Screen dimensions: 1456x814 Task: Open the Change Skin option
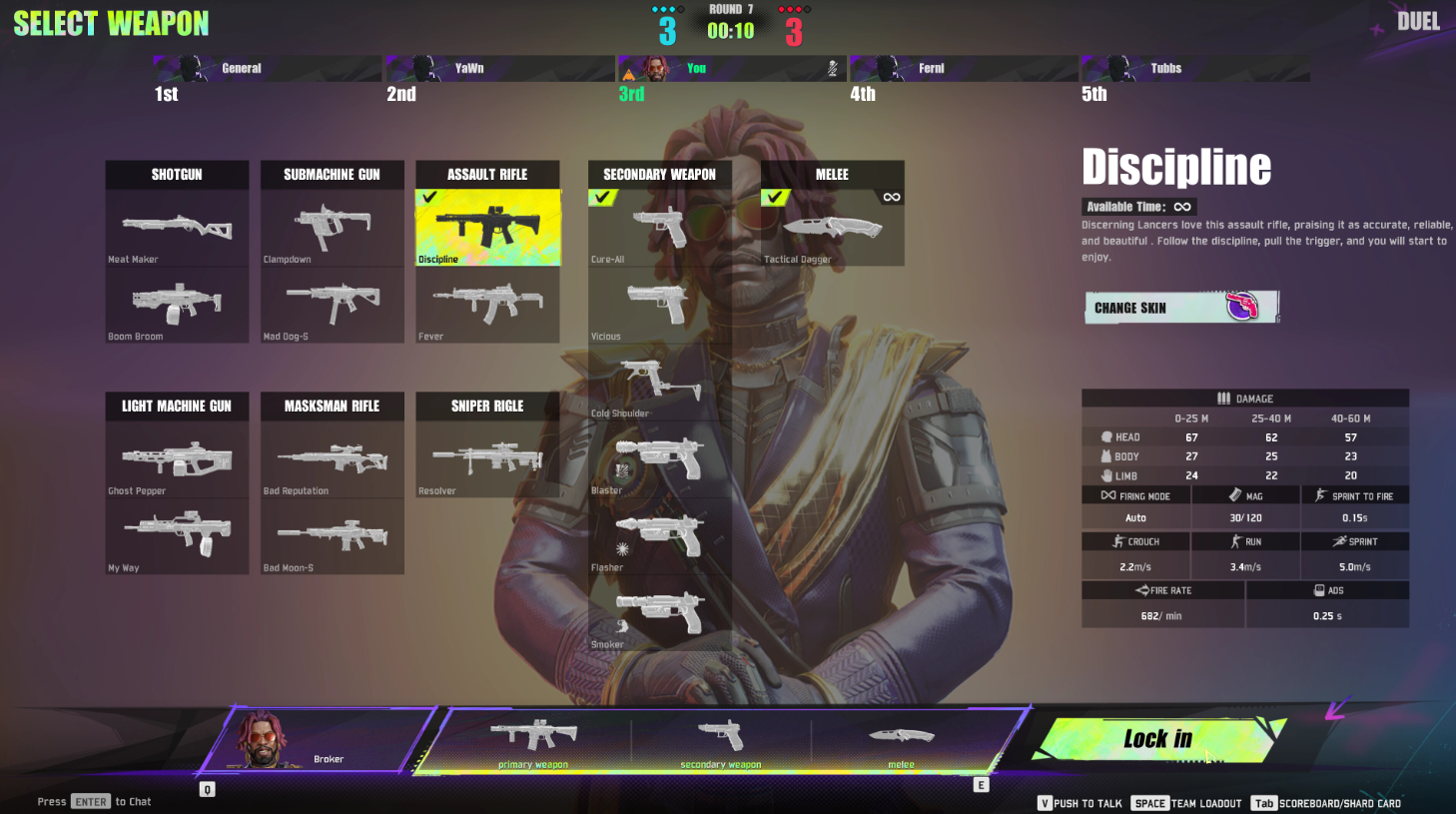coord(1180,308)
